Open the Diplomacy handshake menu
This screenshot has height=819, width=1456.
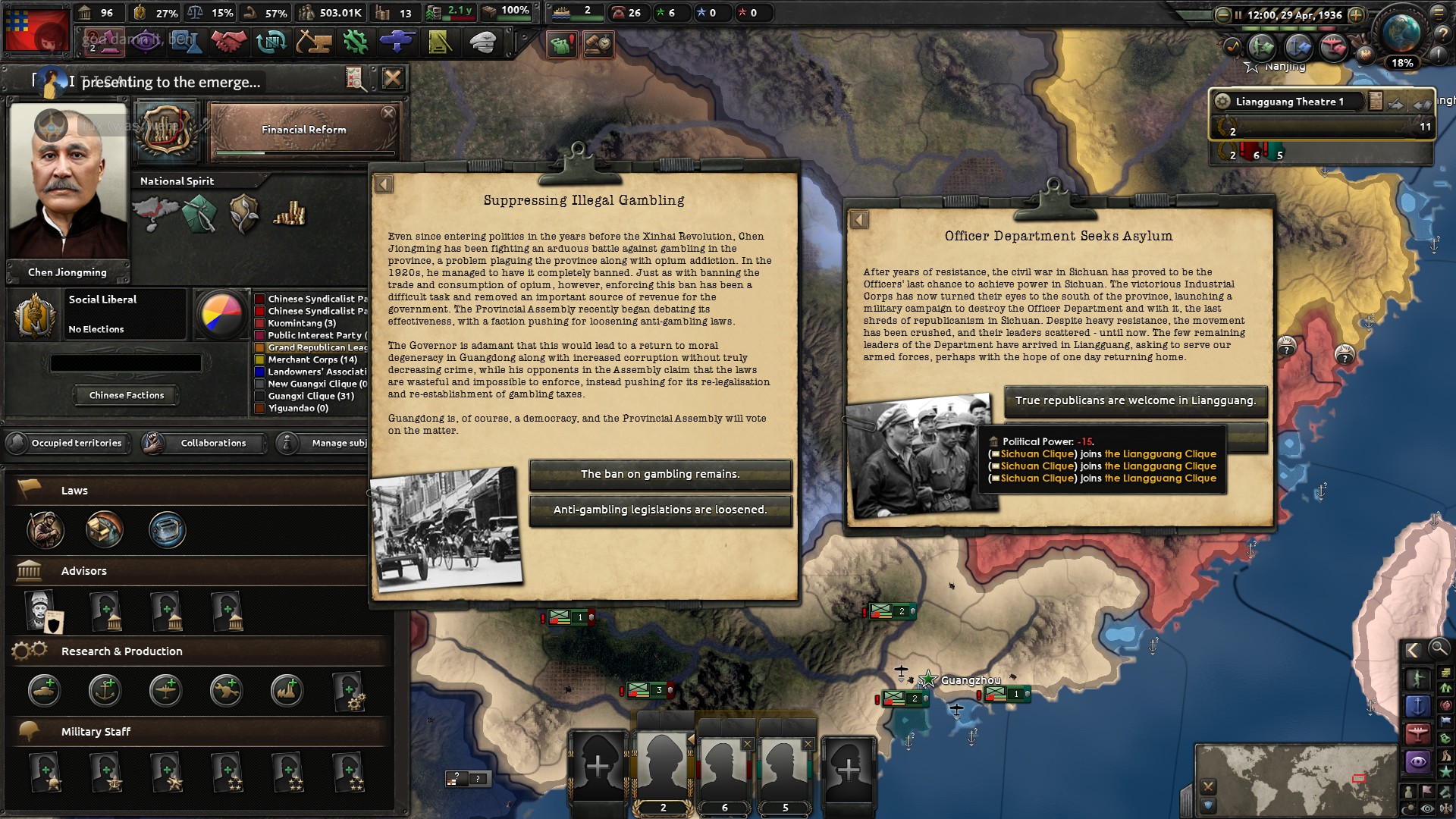[x=229, y=42]
